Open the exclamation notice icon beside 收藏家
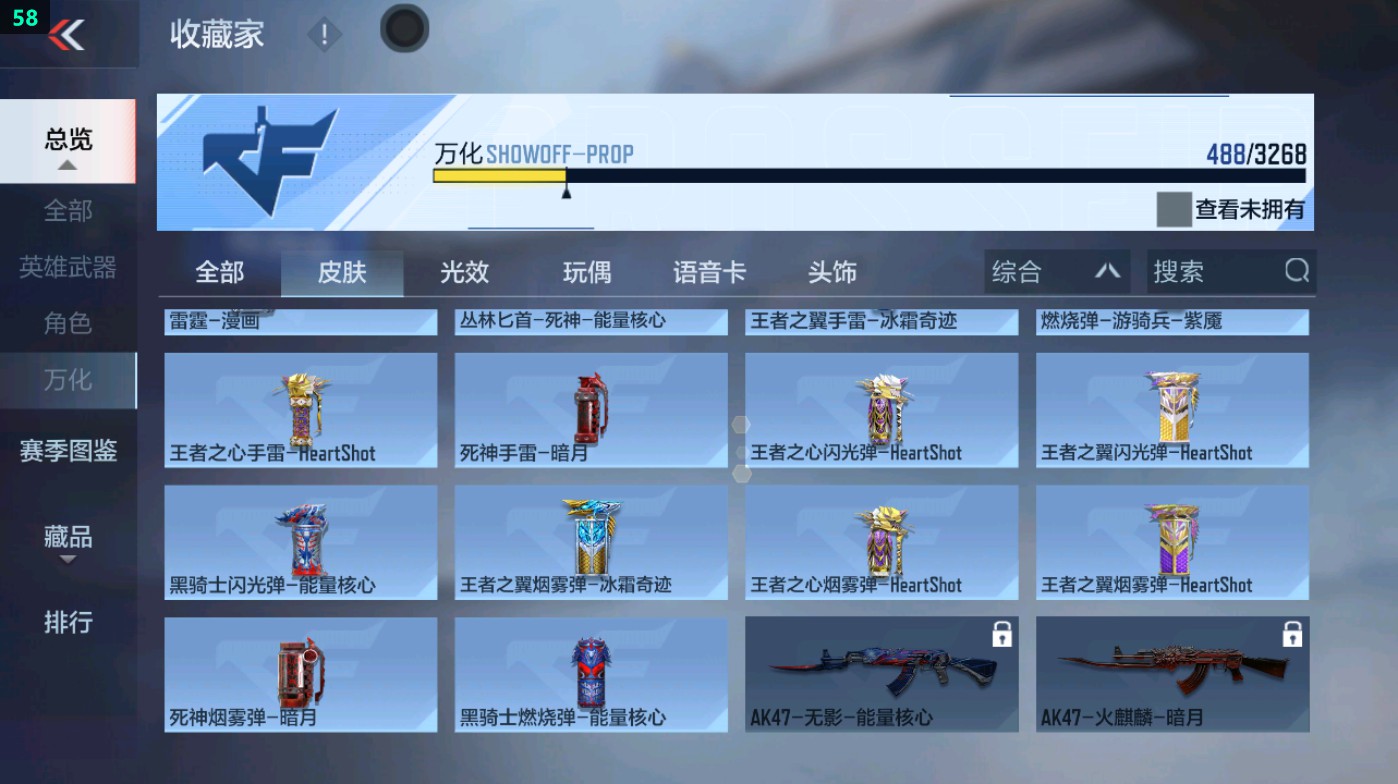 point(323,33)
